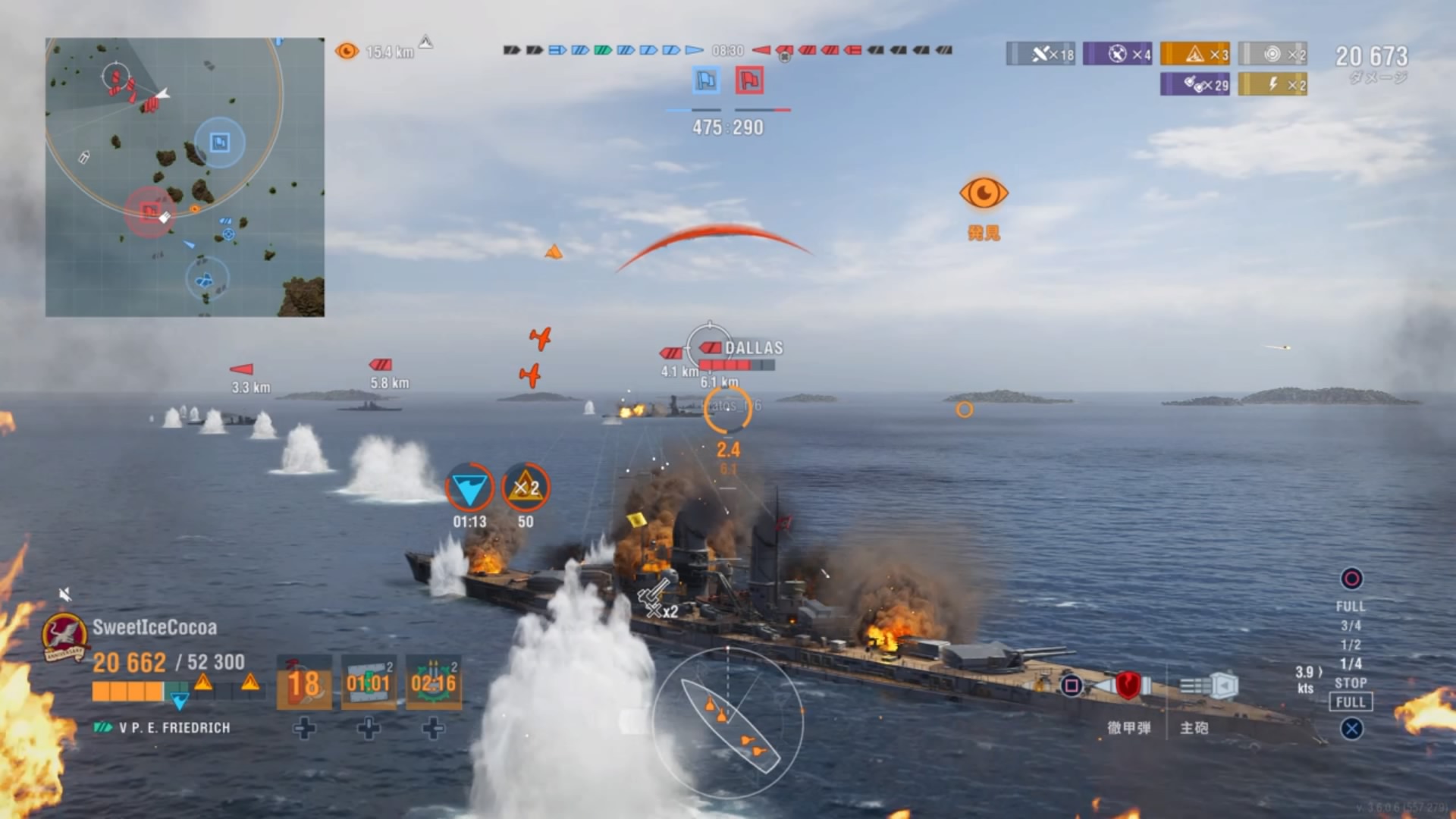The width and height of the screenshot is (1456, 819).
Task: Open the tactical minimap
Action: pos(185,177)
